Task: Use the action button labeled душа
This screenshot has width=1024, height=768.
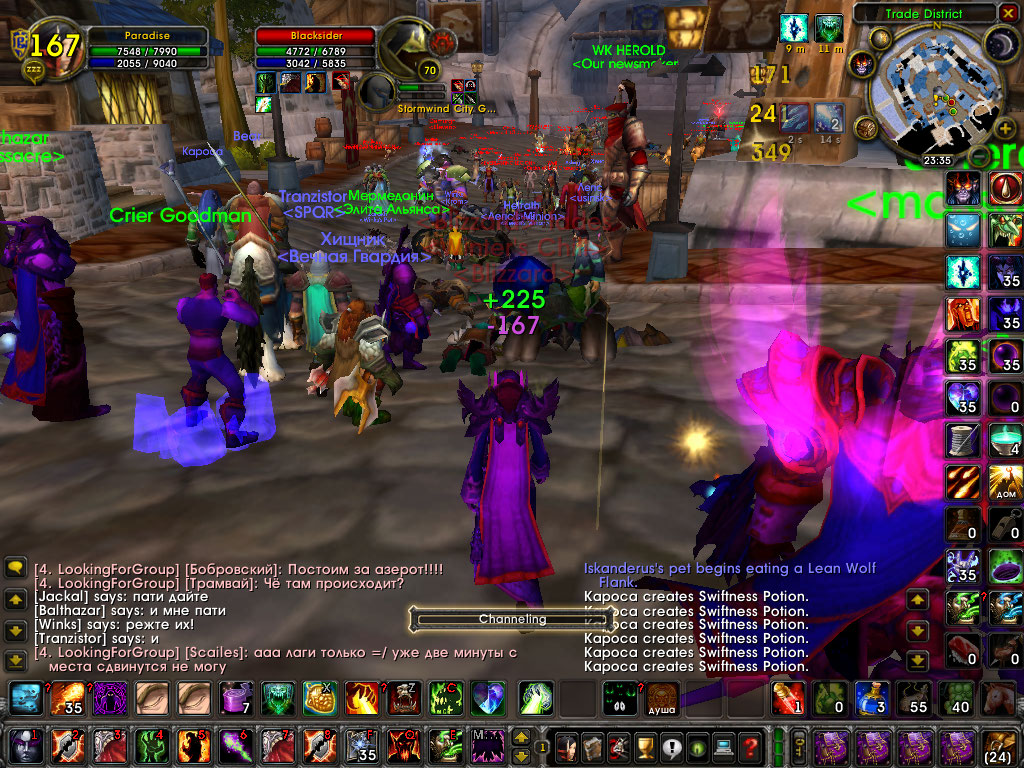Action: coord(661,698)
